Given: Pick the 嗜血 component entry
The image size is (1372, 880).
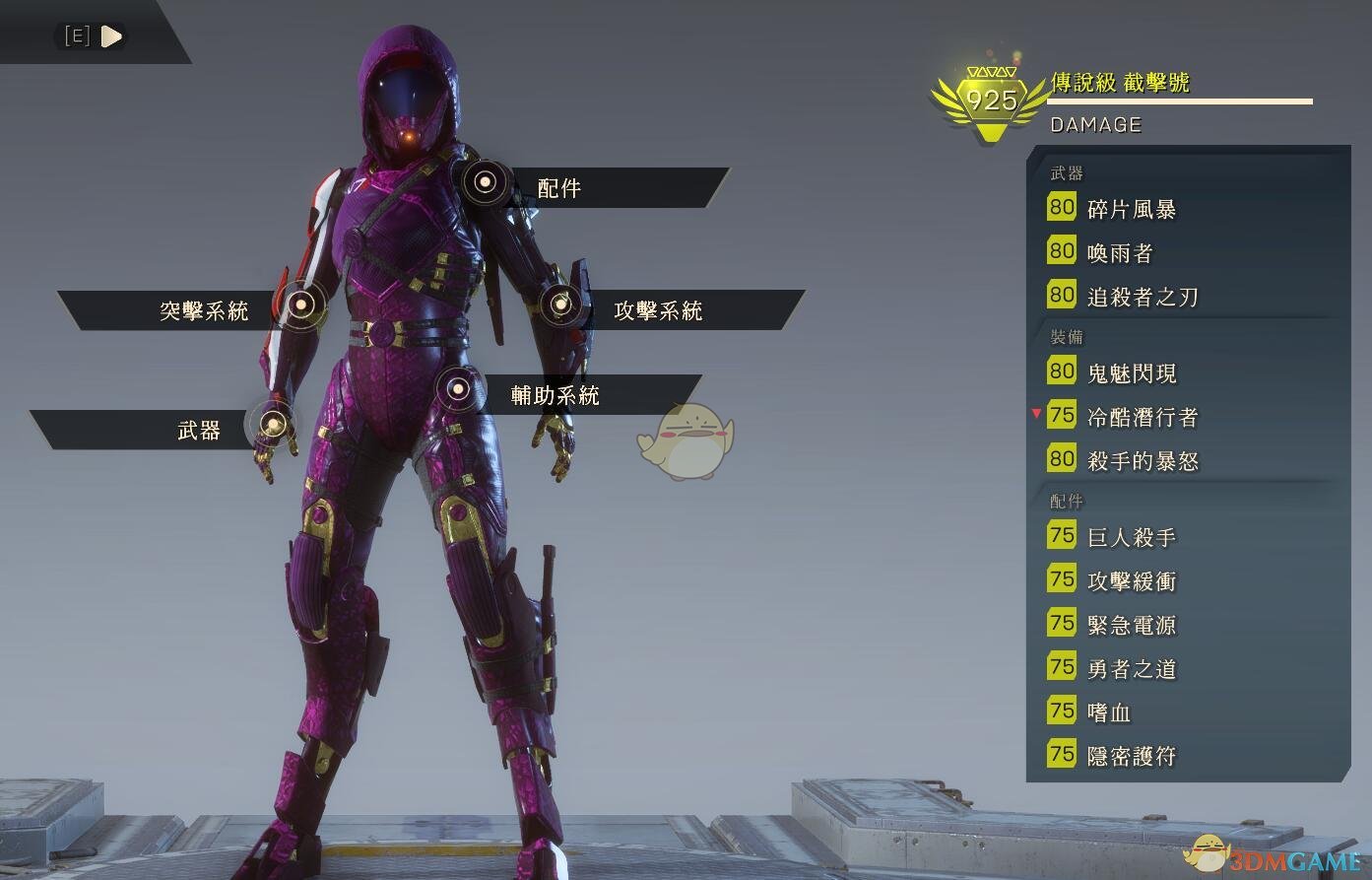Looking at the screenshot, I should 1108,711.
